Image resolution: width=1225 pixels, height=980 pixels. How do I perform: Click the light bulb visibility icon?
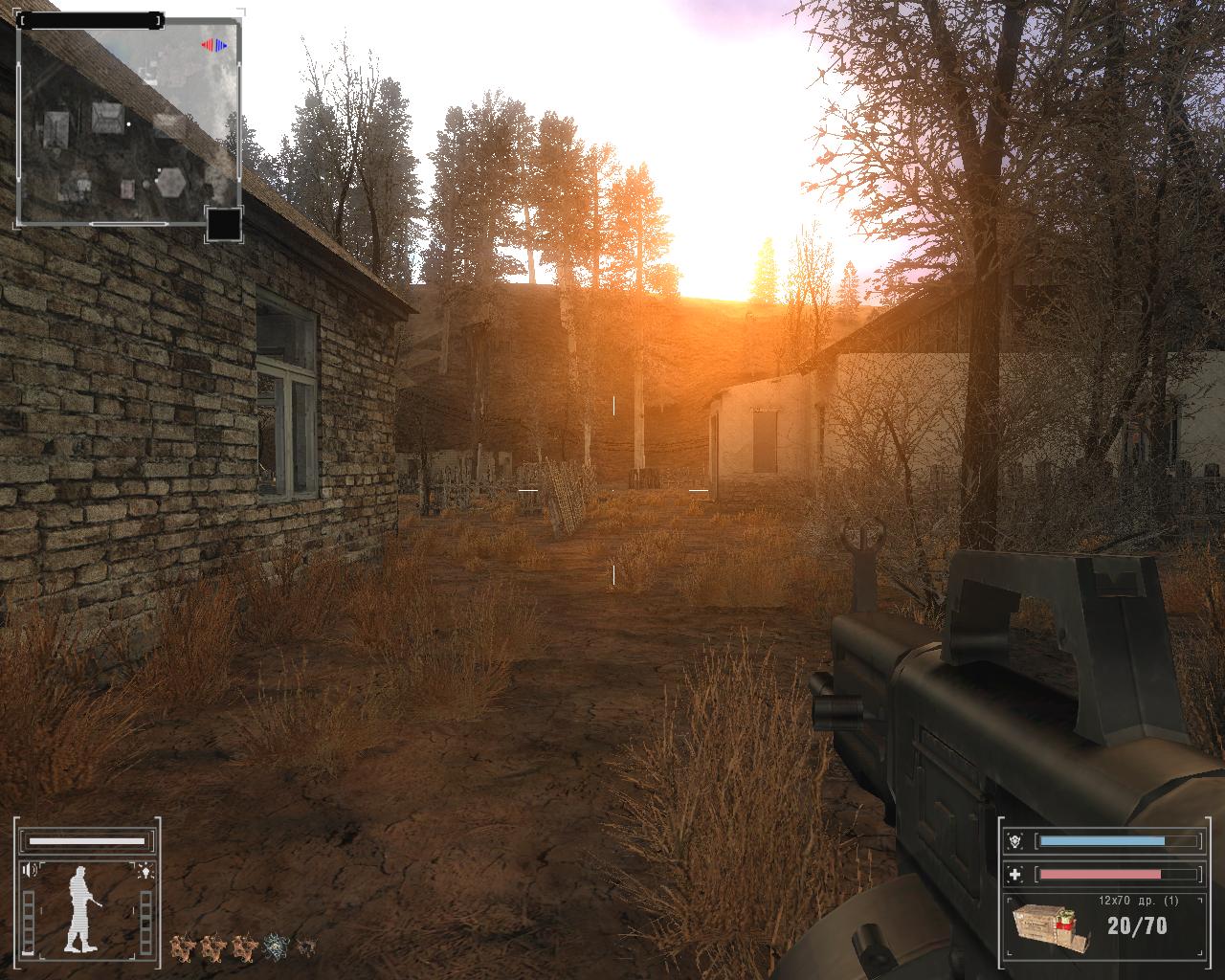[x=145, y=870]
